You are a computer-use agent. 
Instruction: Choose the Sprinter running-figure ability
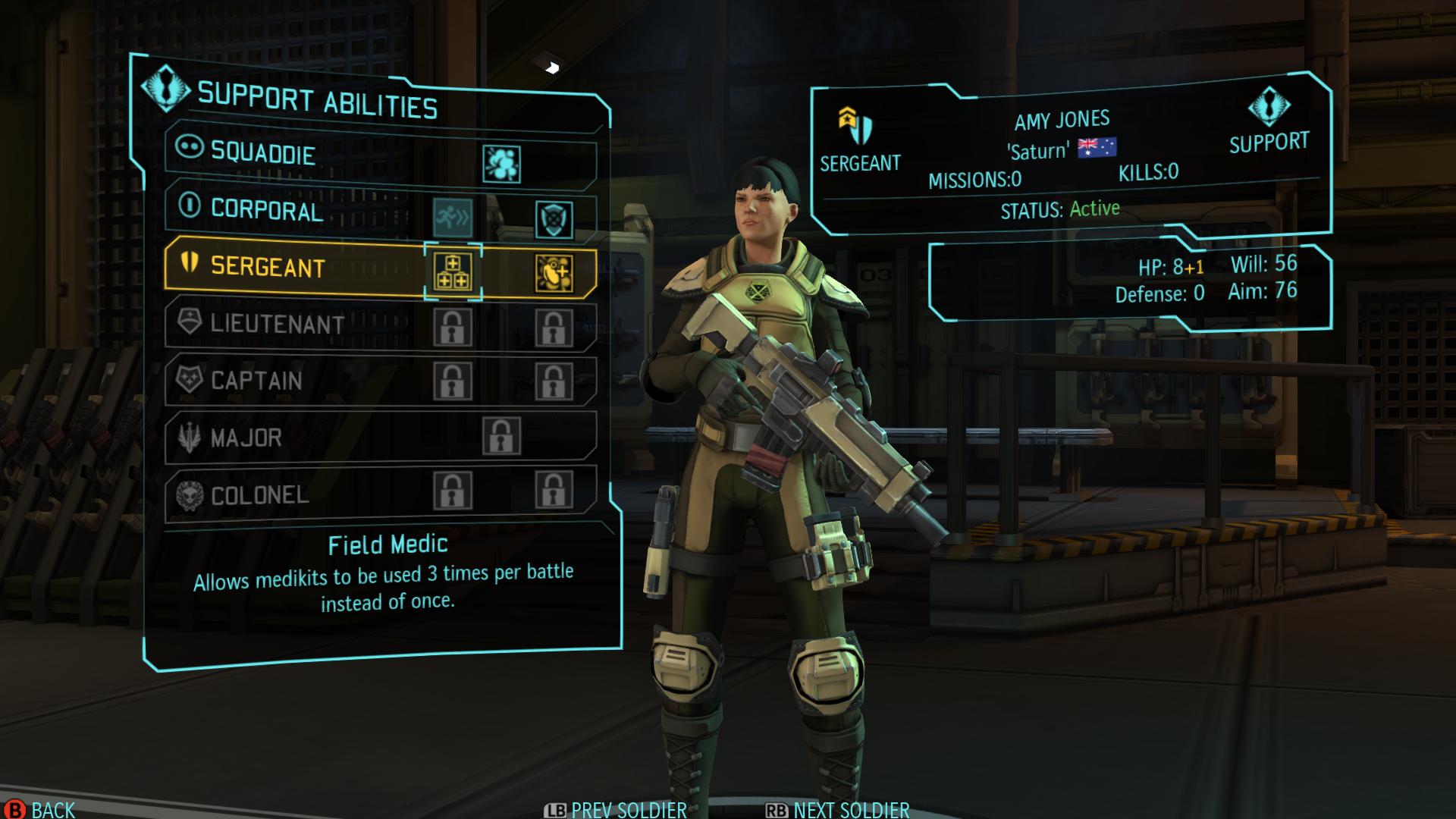452,218
